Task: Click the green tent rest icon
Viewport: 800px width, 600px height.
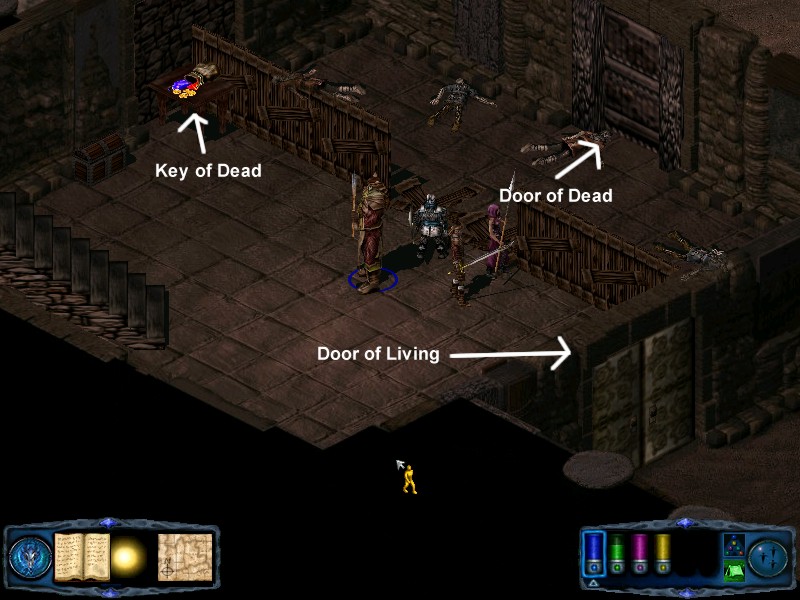Action: pyautogui.click(x=732, y=571)
